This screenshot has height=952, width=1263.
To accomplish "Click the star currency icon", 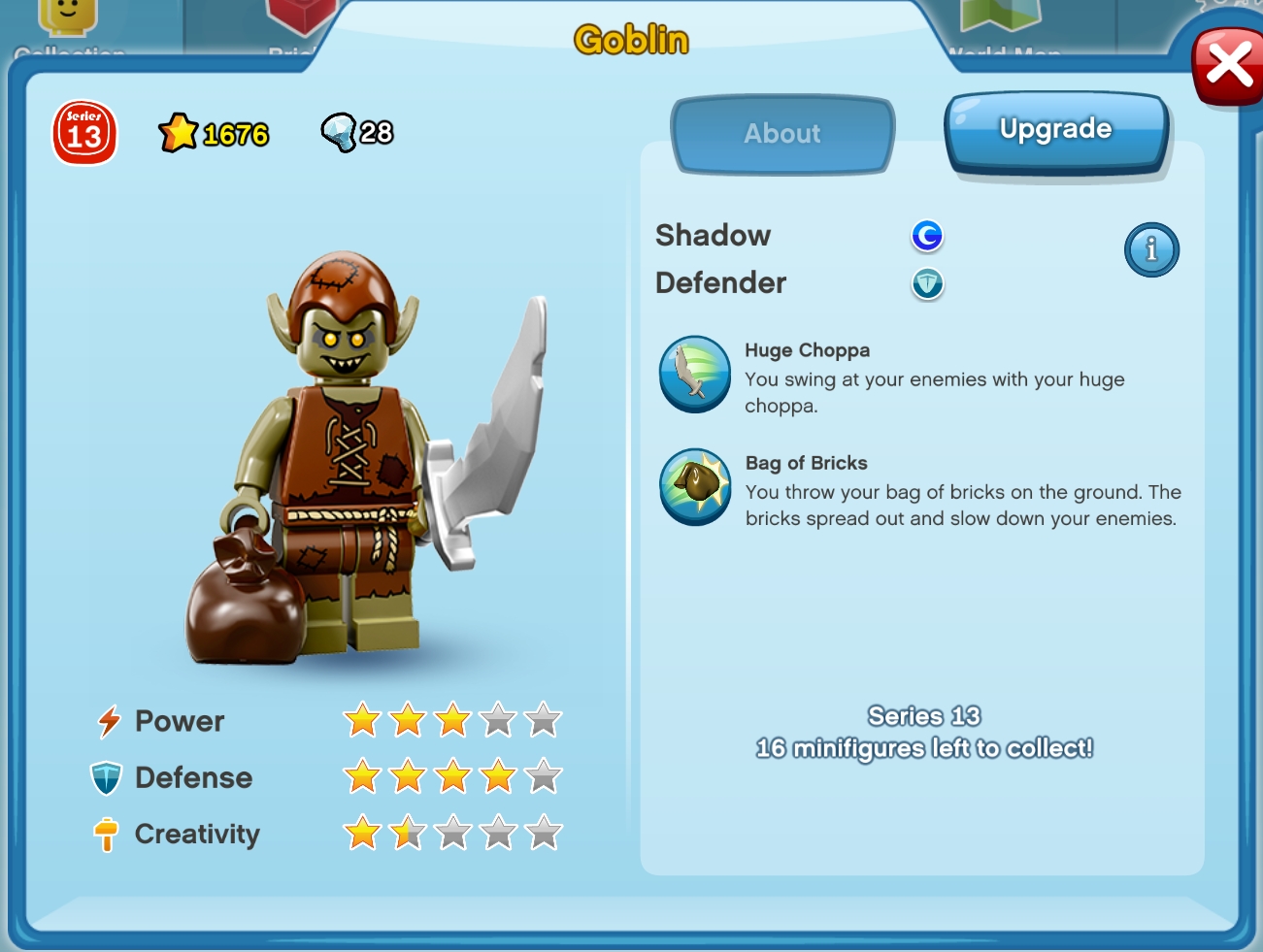I will [178, 132].
